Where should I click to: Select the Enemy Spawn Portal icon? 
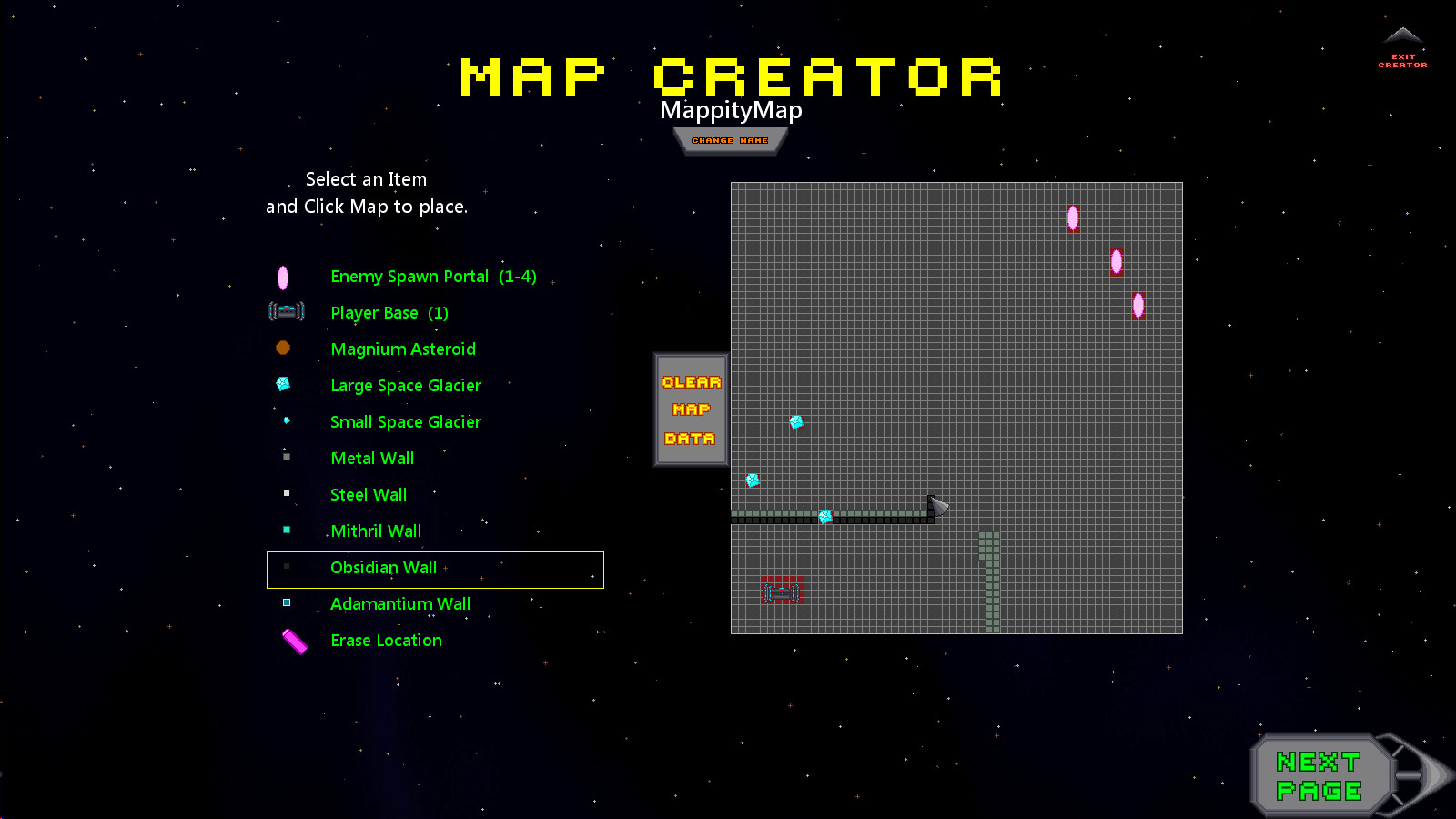click(x=283, y=278)
